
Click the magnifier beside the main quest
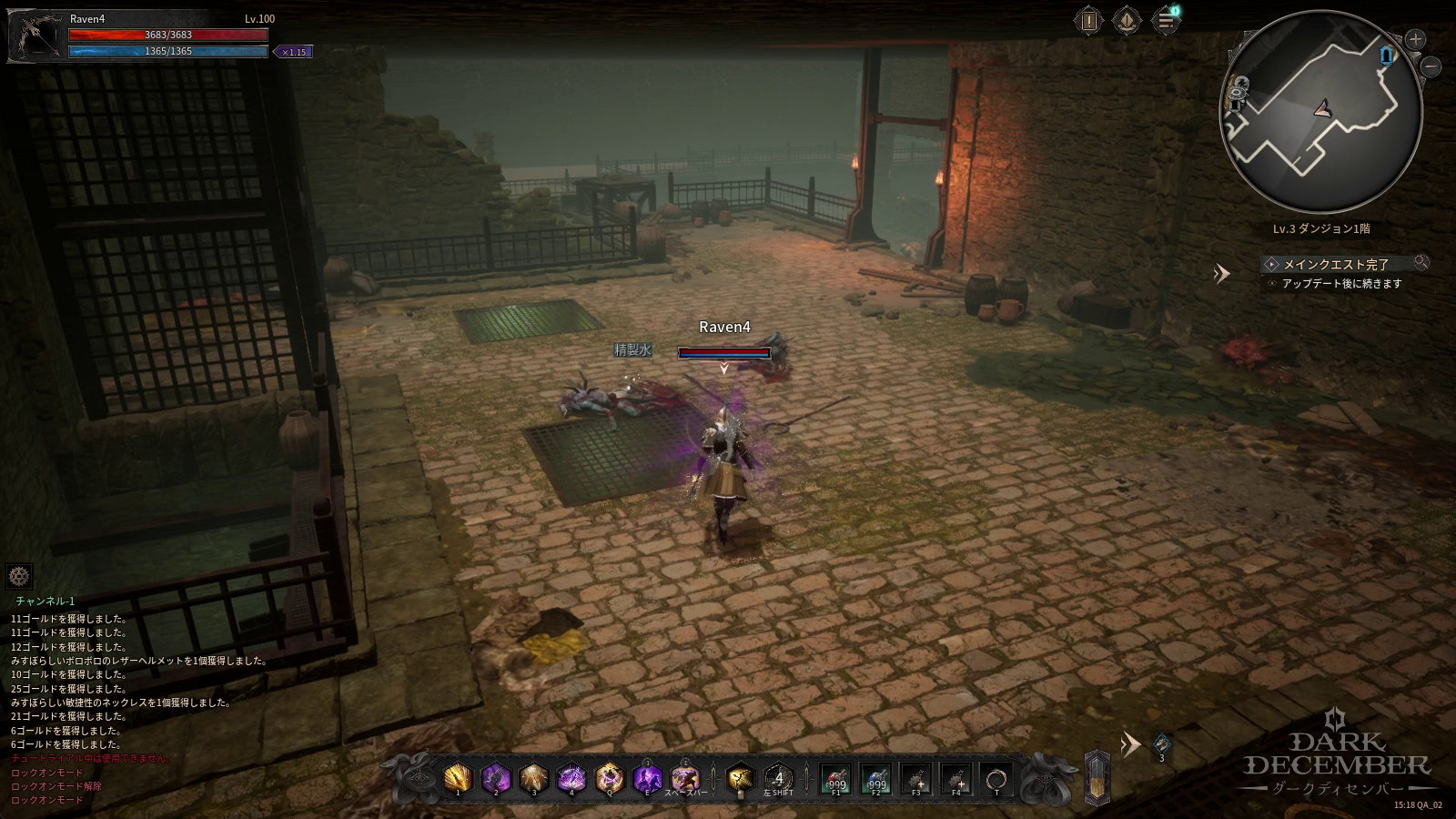tap(1421, 263)
